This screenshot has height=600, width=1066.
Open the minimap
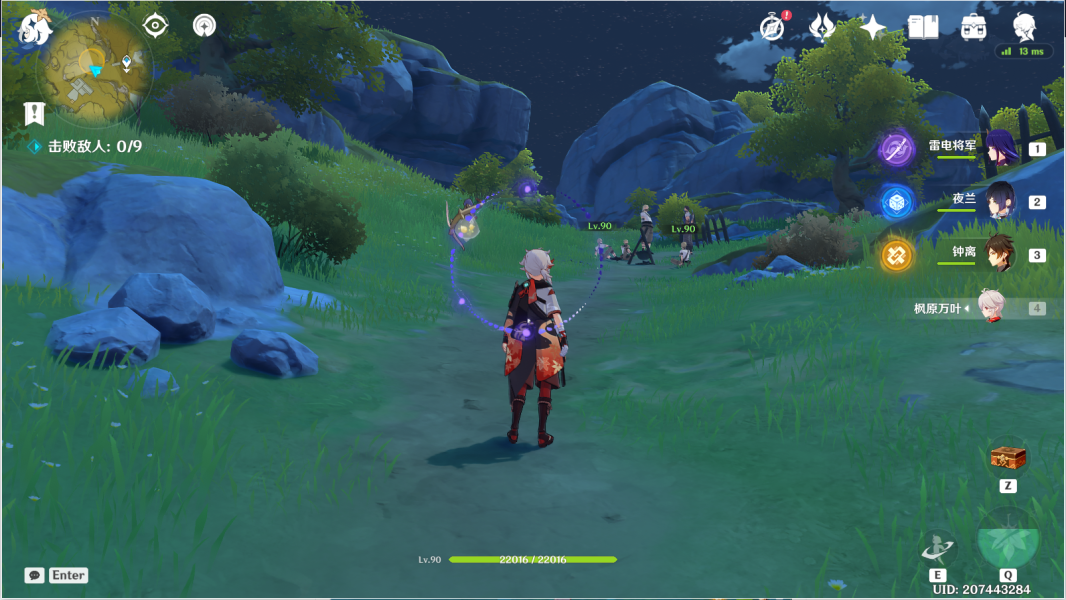(x=94, y=70)
